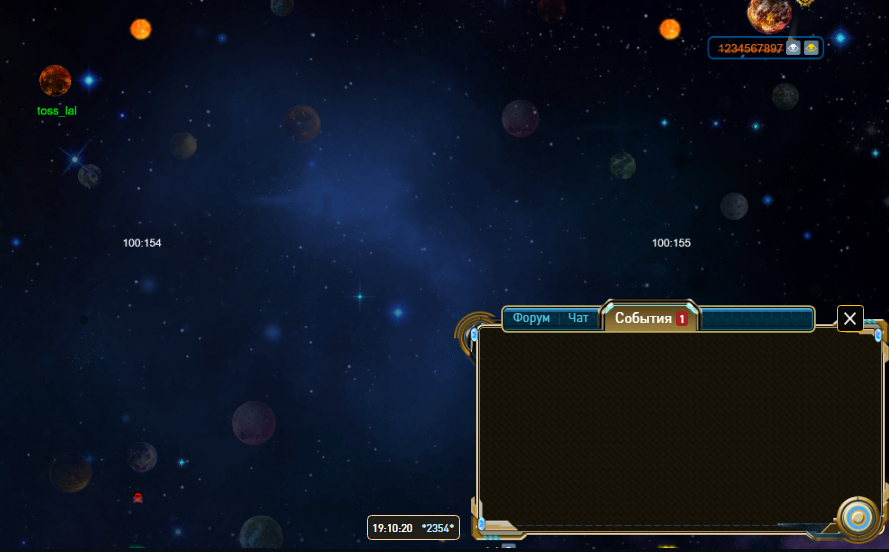889x552 pixels.
Task: Open the Чат tab
Action: (579, 318)
